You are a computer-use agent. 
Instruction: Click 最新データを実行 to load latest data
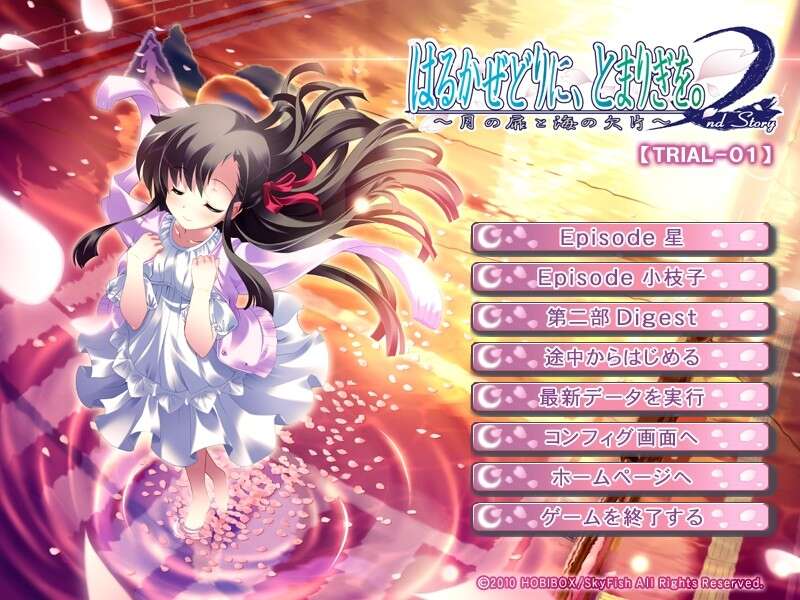(621, 397)
